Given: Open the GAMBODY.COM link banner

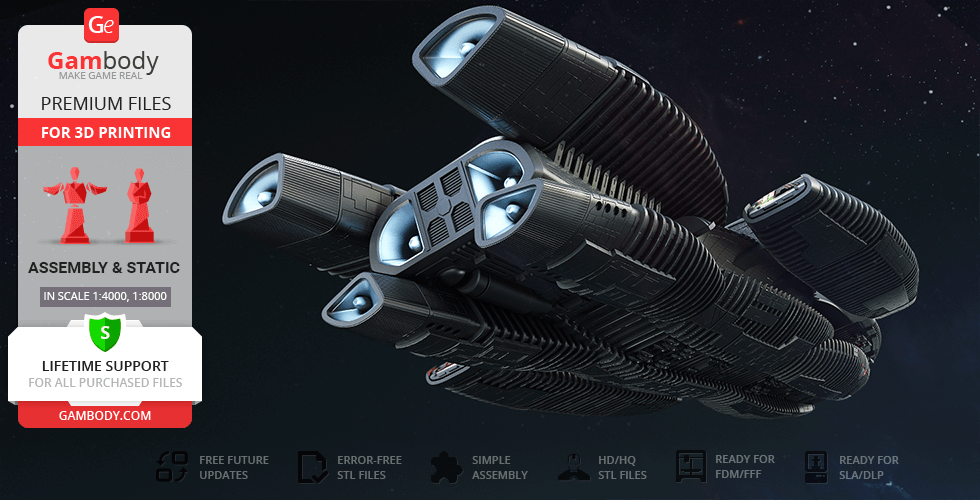Looking at the screenshot, I should [105, 414].
